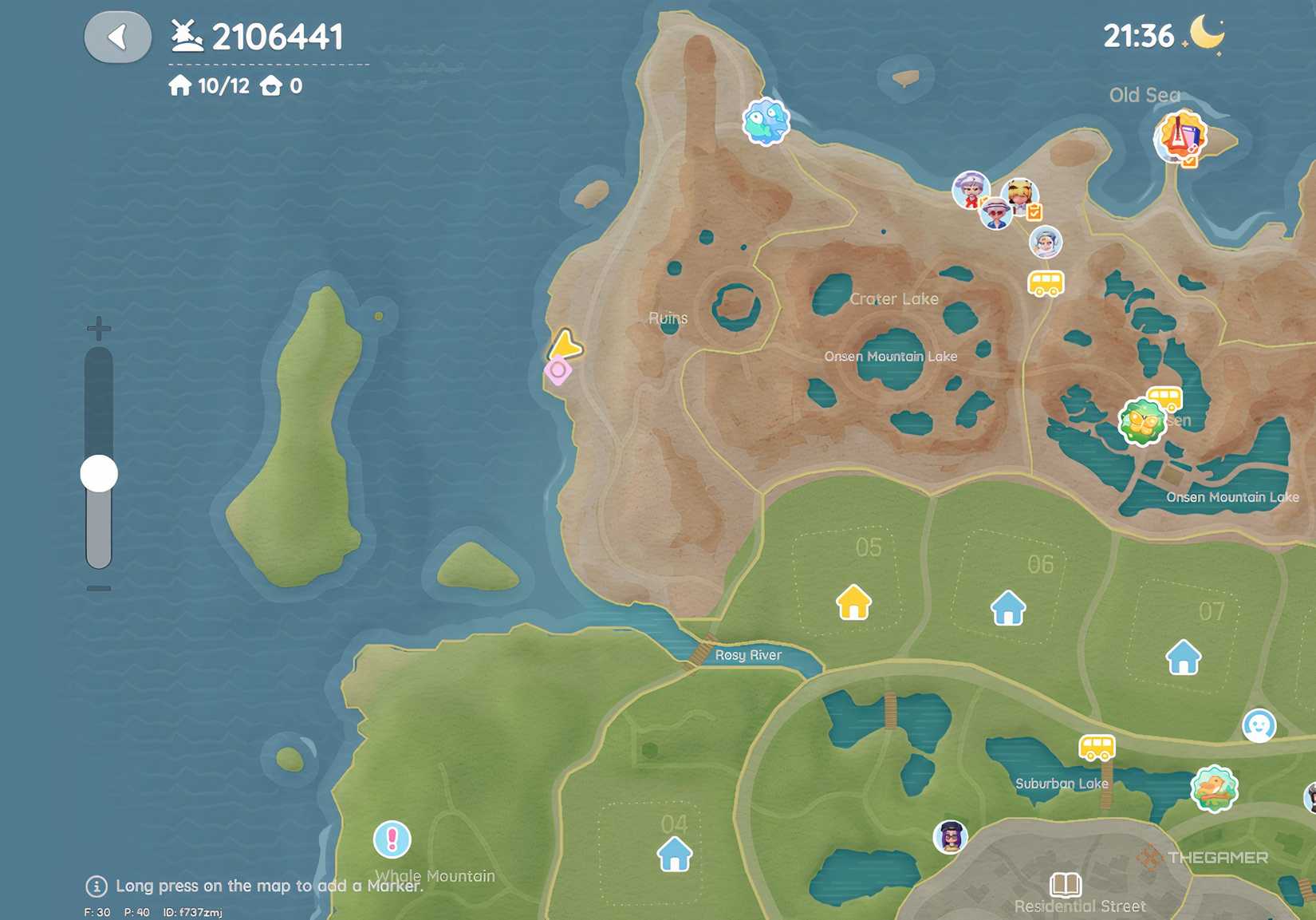
Task: Select the bus stop icon near Crater Lake
Action: [x=1047, y=285]
